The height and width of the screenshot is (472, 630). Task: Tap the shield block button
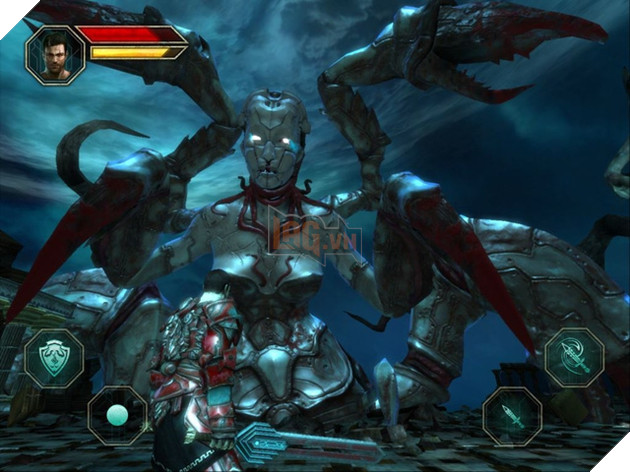coord(54,357)
